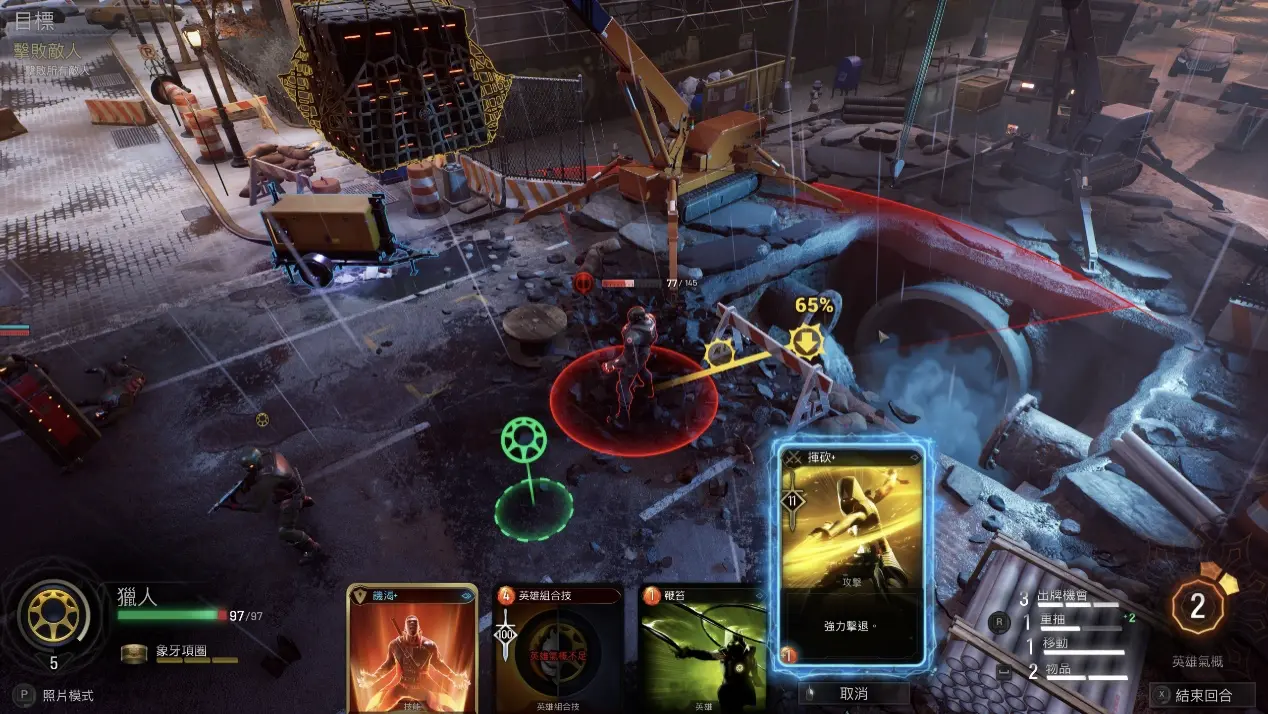Open 照片模式 photo mode

58,695
